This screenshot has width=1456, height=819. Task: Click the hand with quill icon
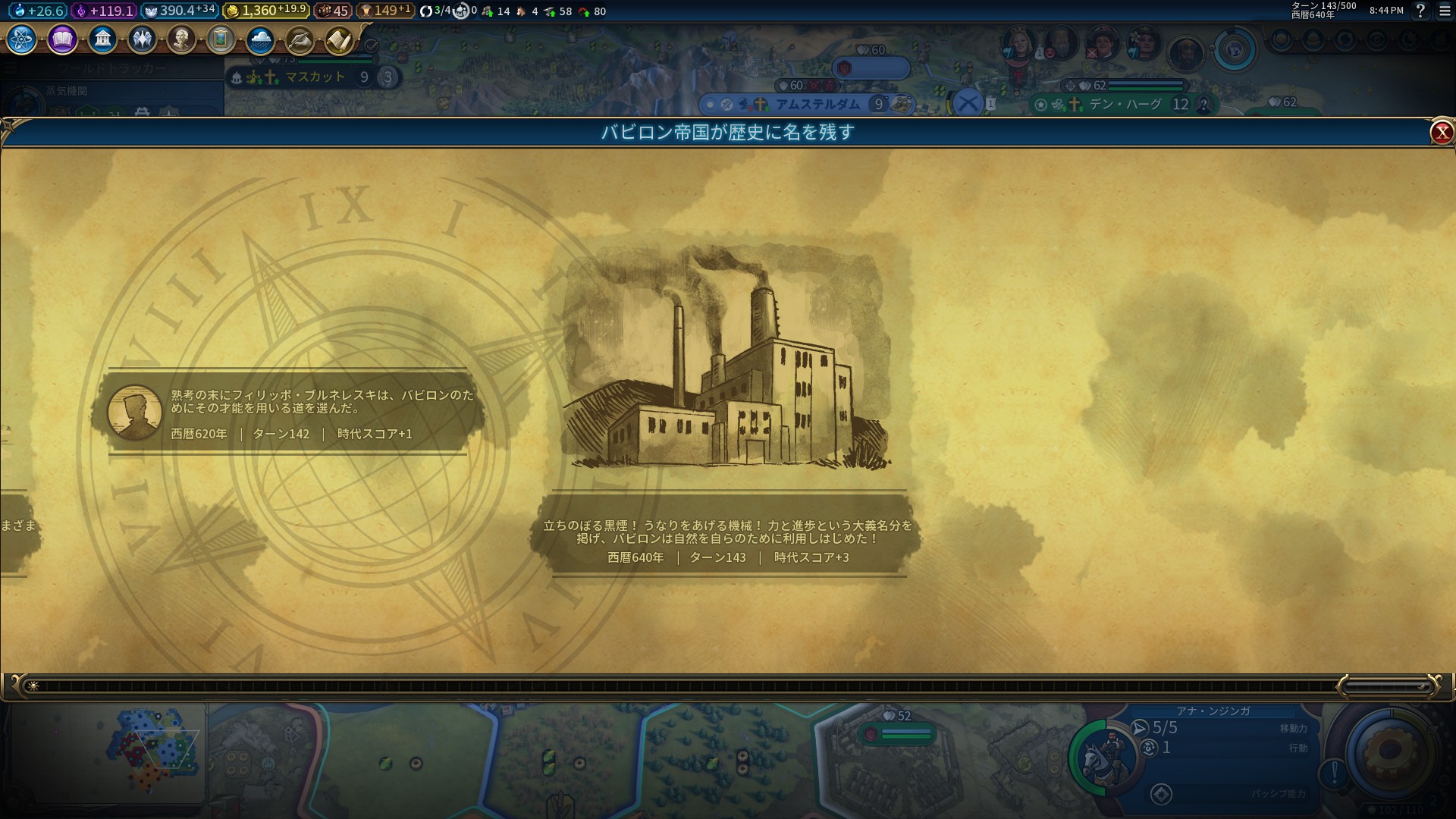click(300, 39)
